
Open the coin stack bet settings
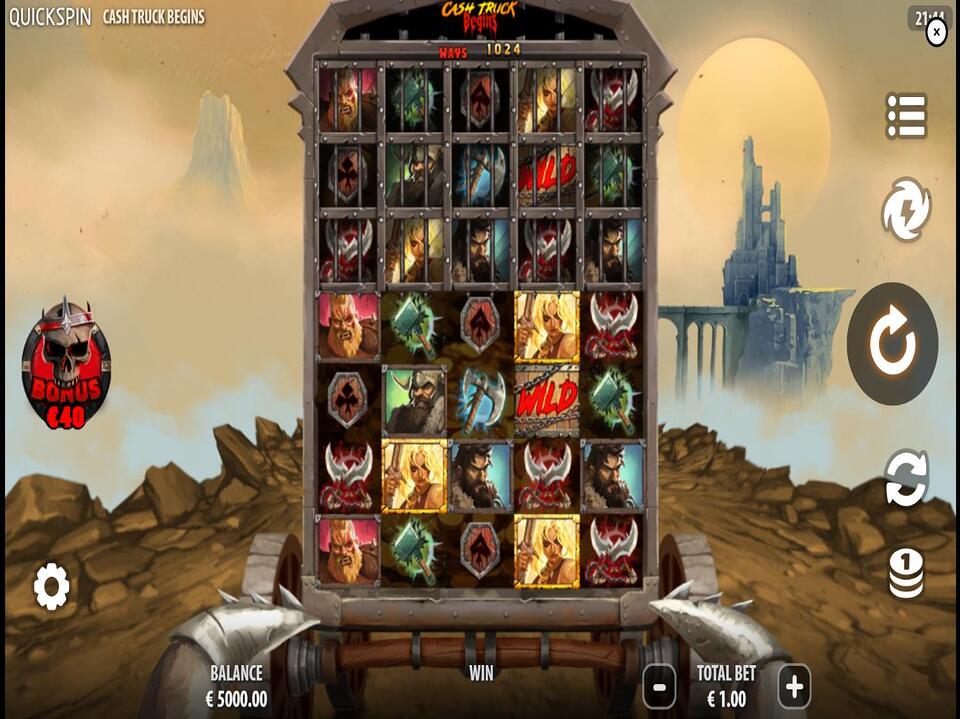[906, 574]
